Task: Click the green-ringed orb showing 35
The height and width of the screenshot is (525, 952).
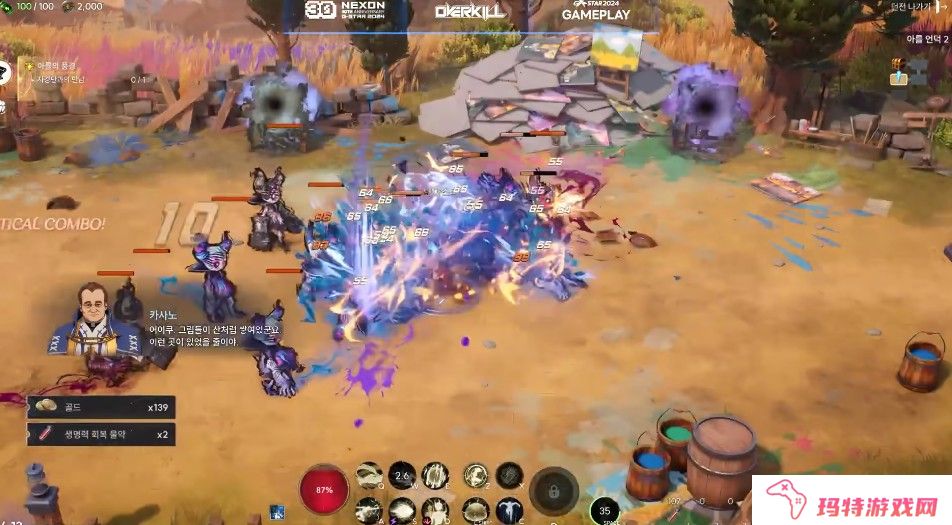Action: 604,510
